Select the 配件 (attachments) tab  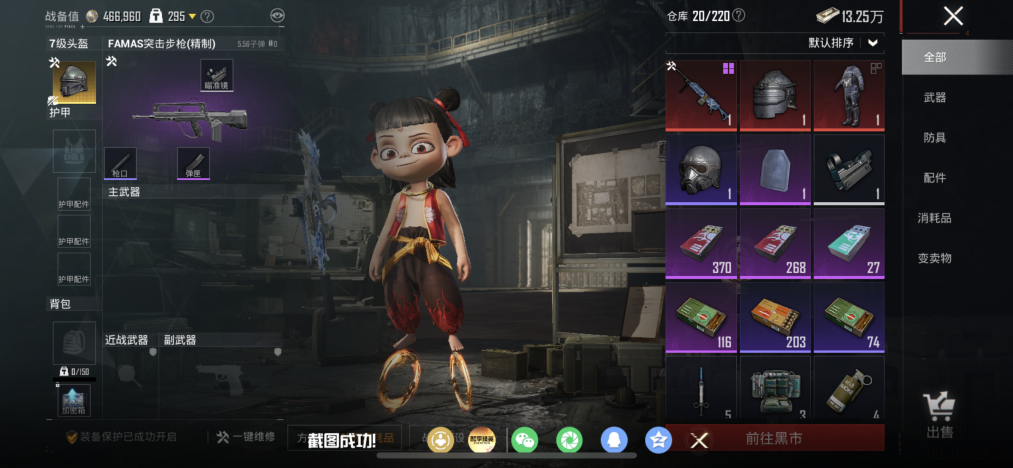pyautogui.click(x=935, y=178)
